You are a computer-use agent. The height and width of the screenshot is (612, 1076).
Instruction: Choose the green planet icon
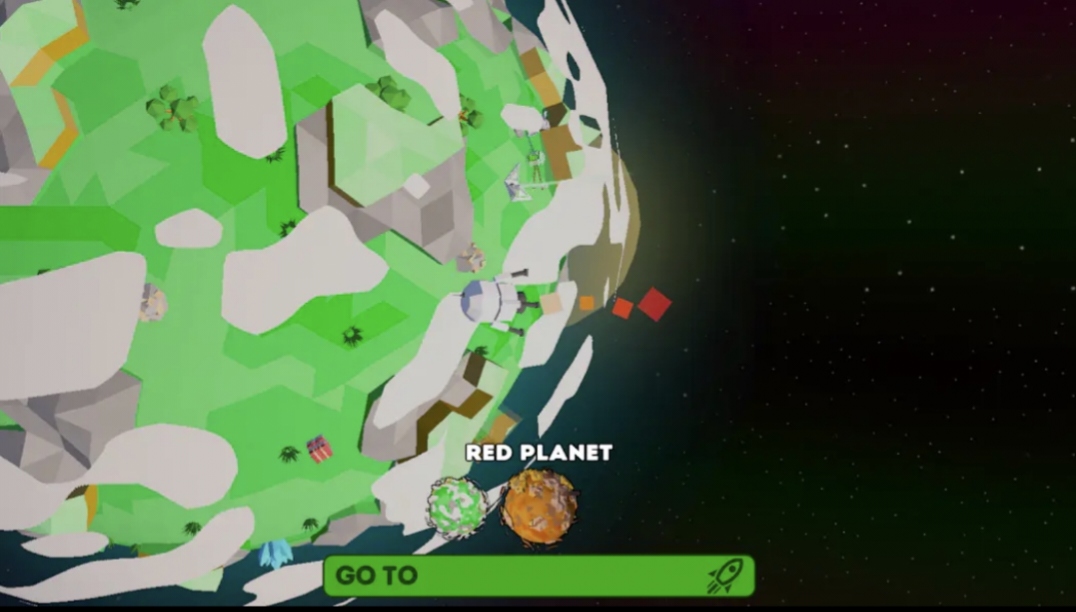pos(457,508)
